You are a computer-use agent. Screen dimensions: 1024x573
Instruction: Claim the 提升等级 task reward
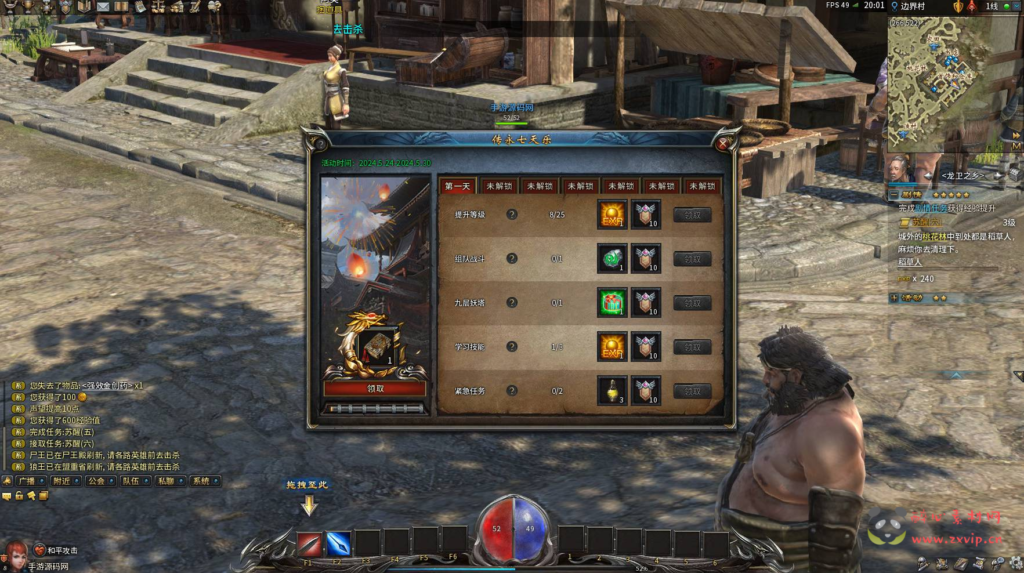(692, 215)
